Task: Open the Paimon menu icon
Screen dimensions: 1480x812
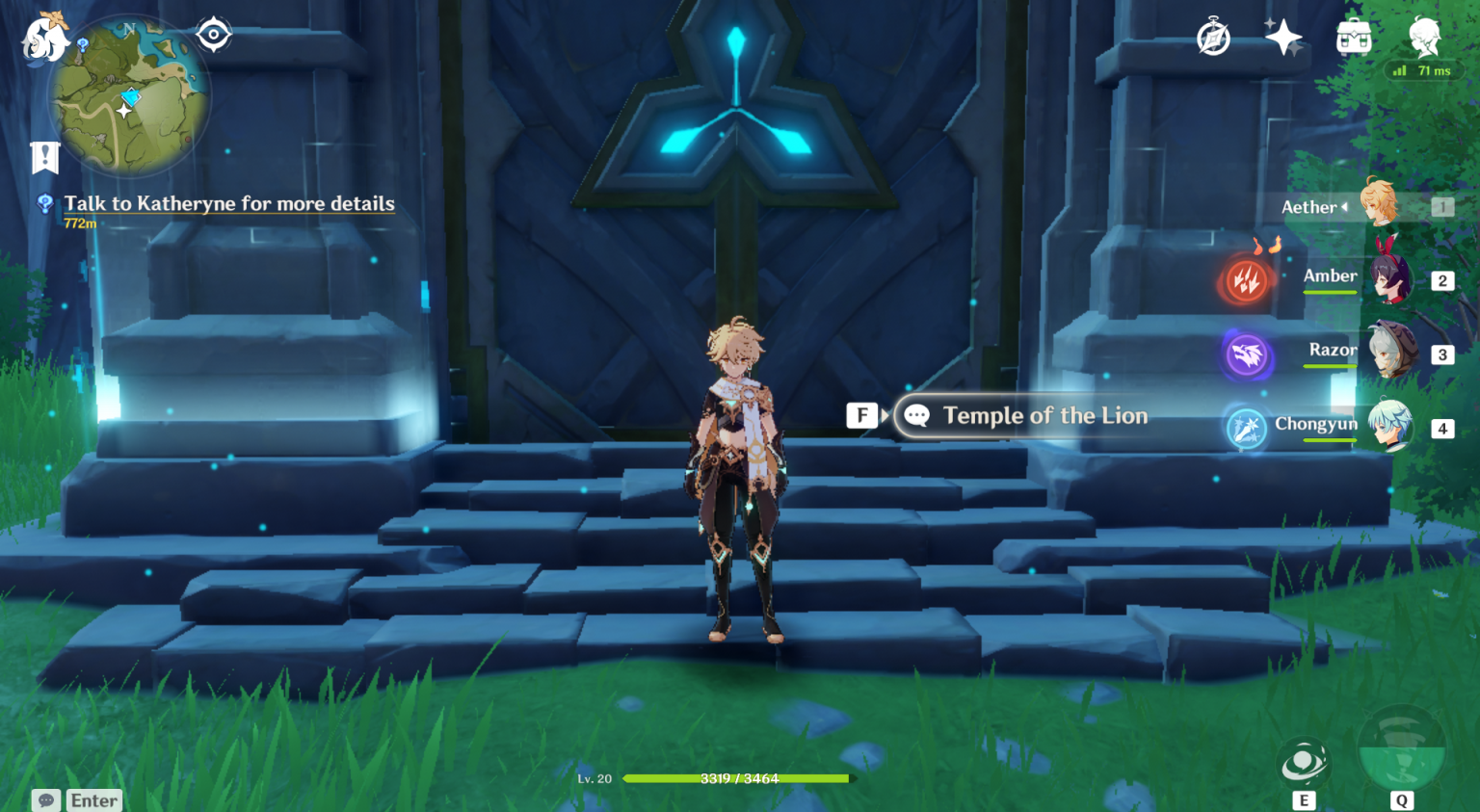Action: (43, 39)
